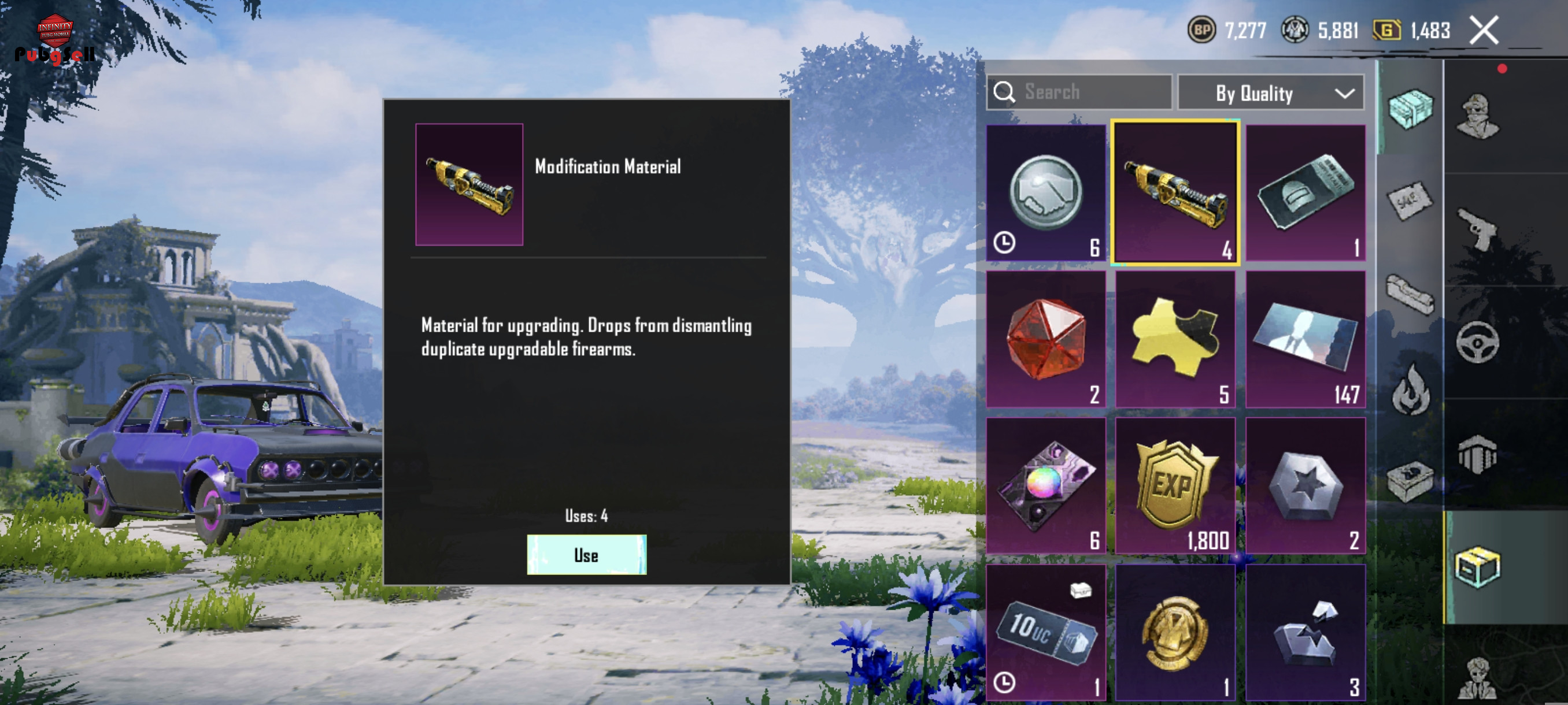This screenshot has height=705, width=1568.
Task: Select the handshake coin item slot
Action: (1046, 193)
